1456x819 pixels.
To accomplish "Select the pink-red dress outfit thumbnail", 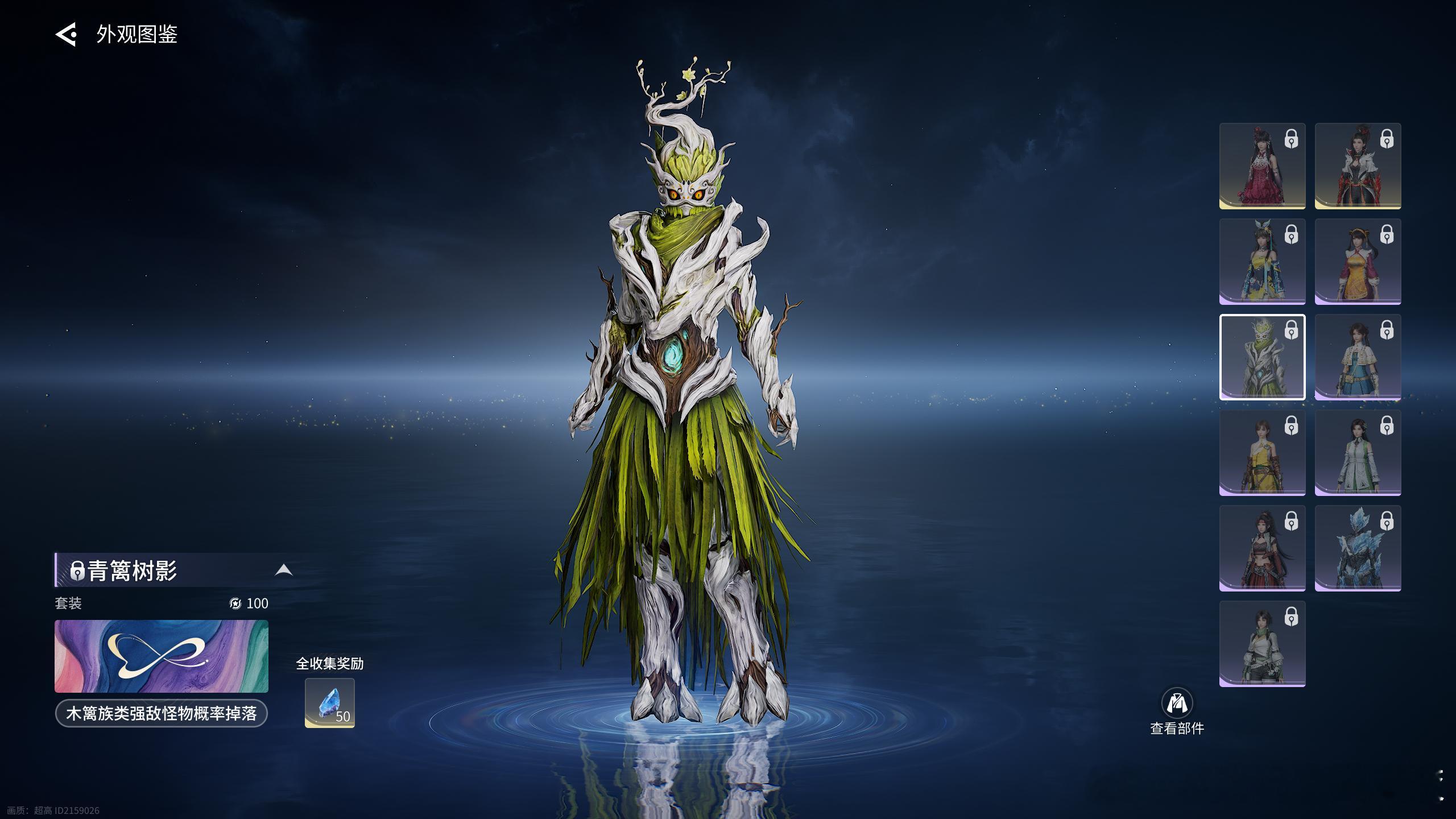I will pos(1262,166).
